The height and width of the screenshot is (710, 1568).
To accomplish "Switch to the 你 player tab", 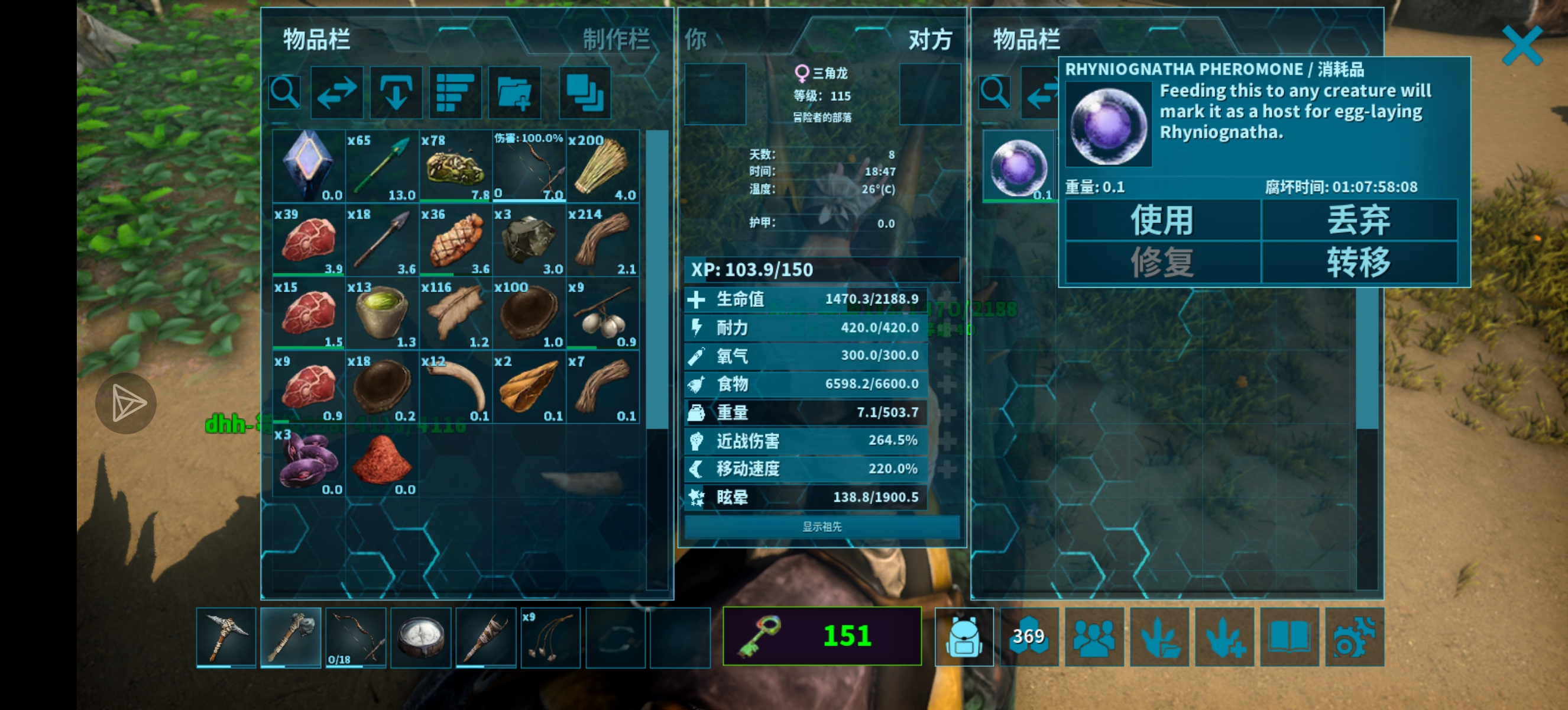I will (696, 40).
